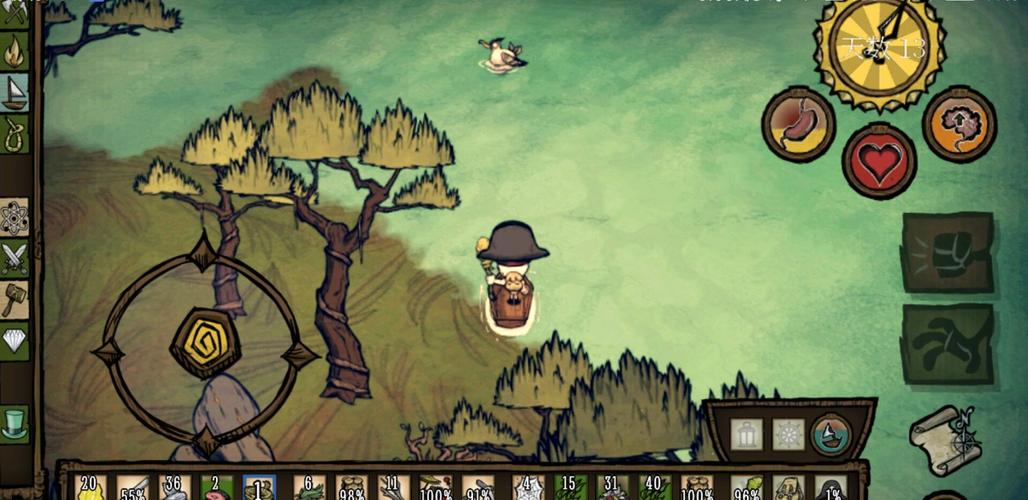
Task: Click the heart health badge
Action: [x=879, y=161]
